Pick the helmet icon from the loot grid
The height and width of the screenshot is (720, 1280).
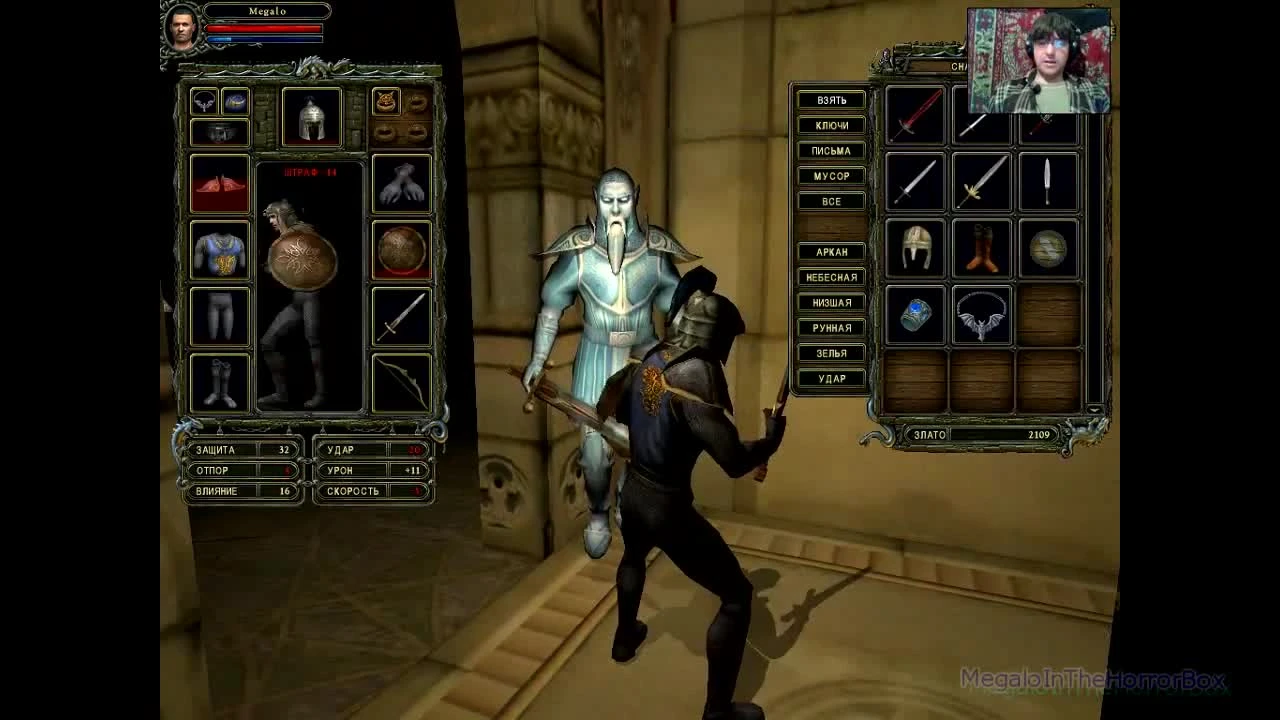[915, 248]
